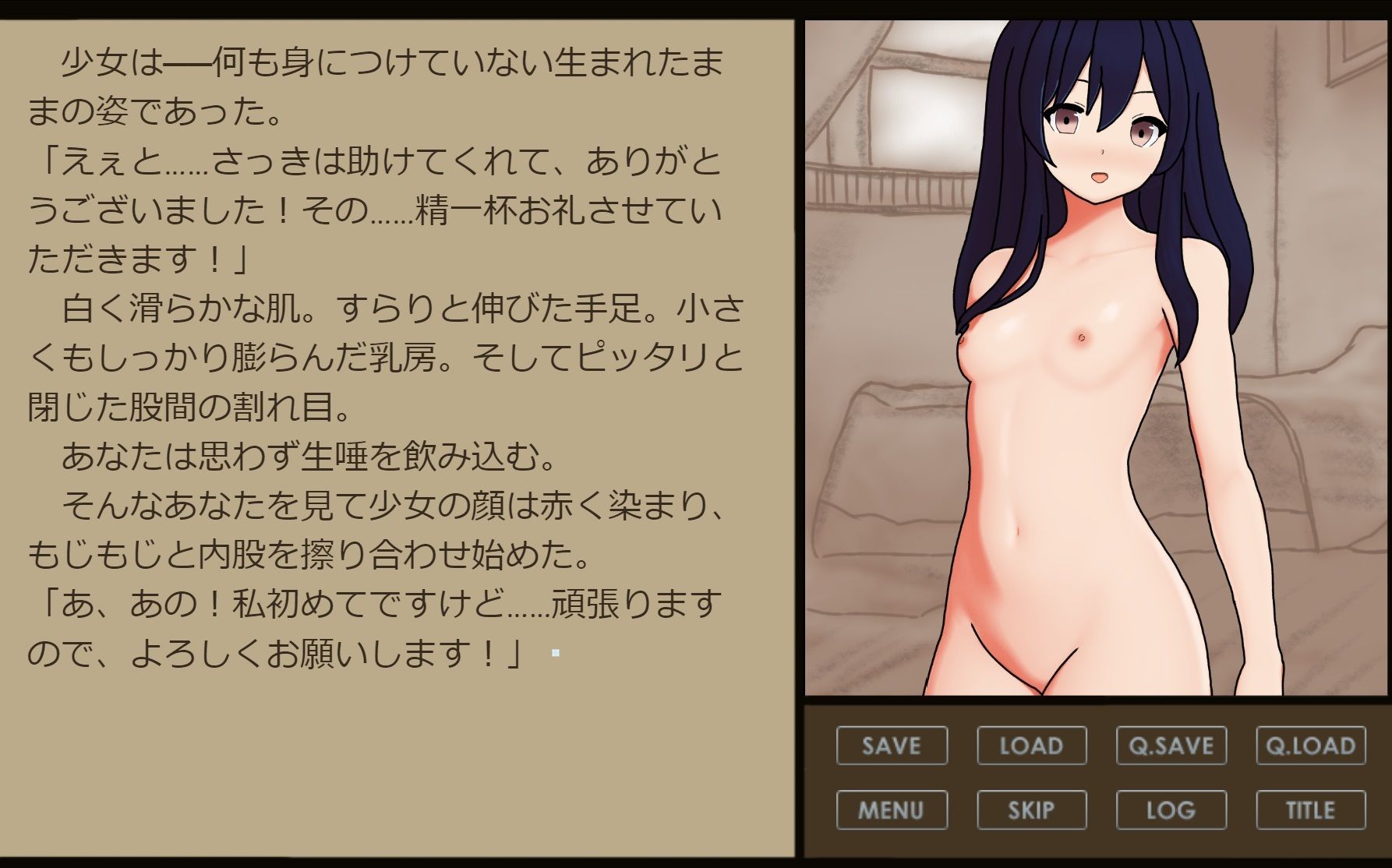The image size is (1392, 868).
Task: Open the LOAD screen
Action: click(x=1032, y=746)
